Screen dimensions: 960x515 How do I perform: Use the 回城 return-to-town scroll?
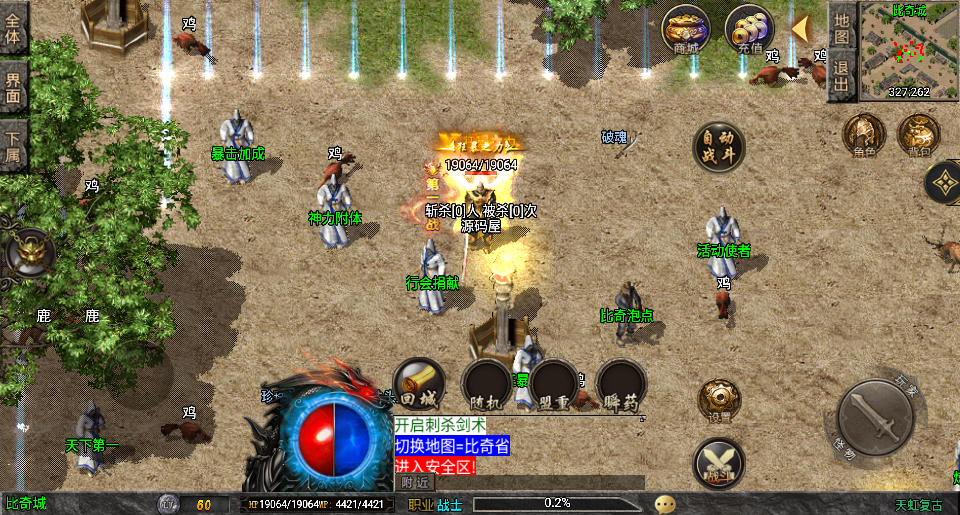coord(418,385)
